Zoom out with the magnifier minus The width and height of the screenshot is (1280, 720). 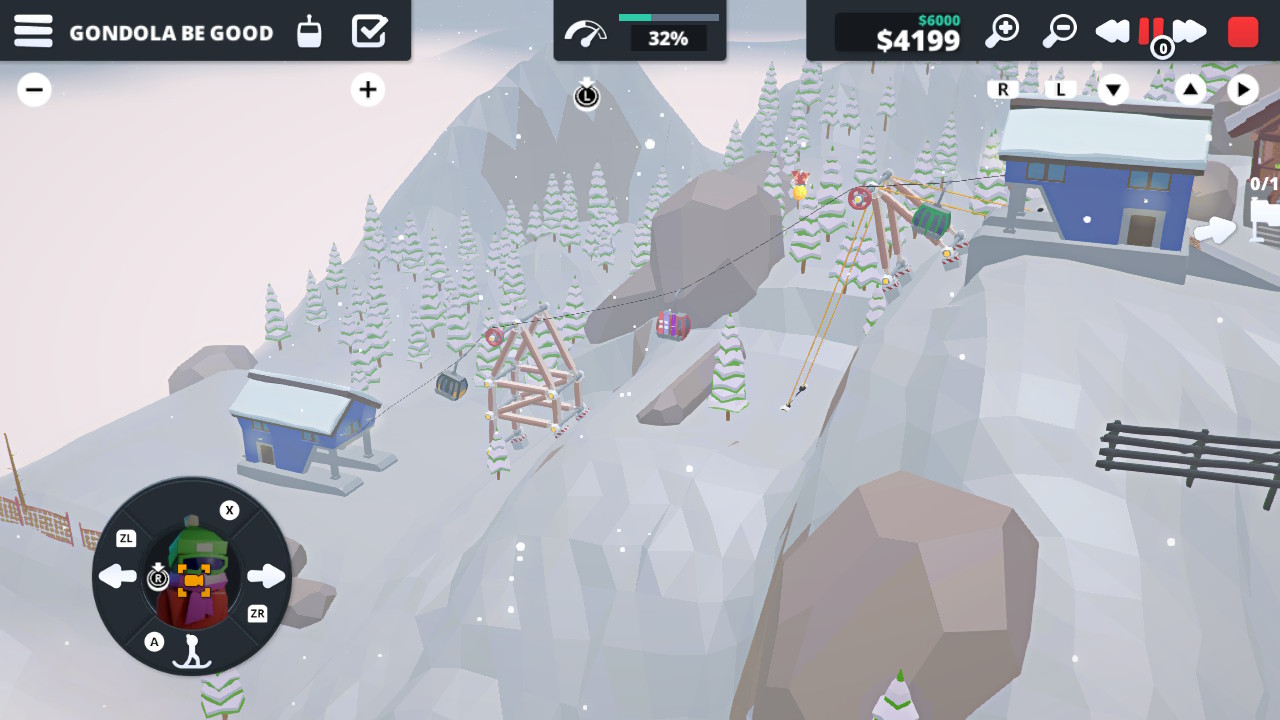tap(1059, 31)
